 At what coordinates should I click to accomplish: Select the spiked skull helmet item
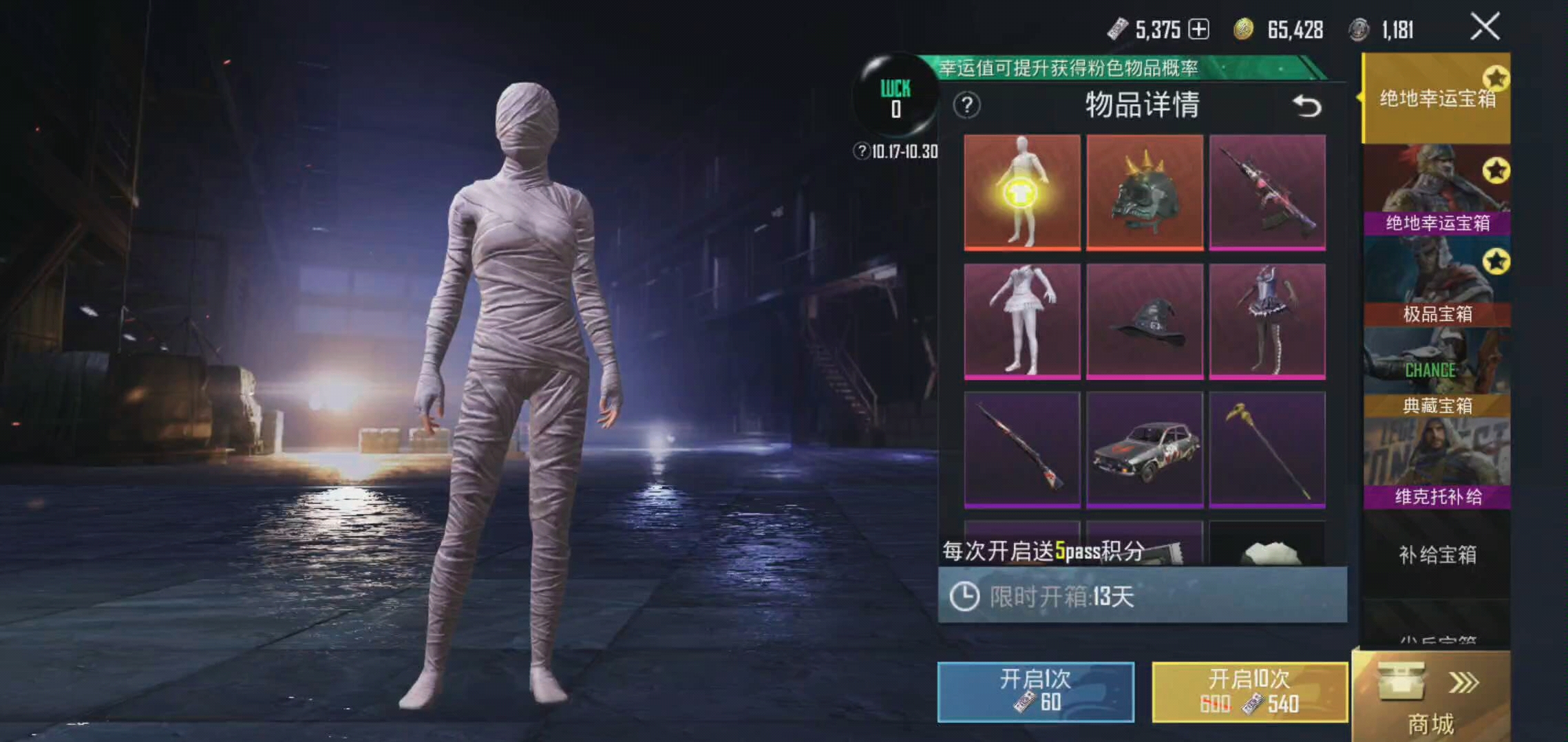pyautogui.click(x=1145, y=191)
